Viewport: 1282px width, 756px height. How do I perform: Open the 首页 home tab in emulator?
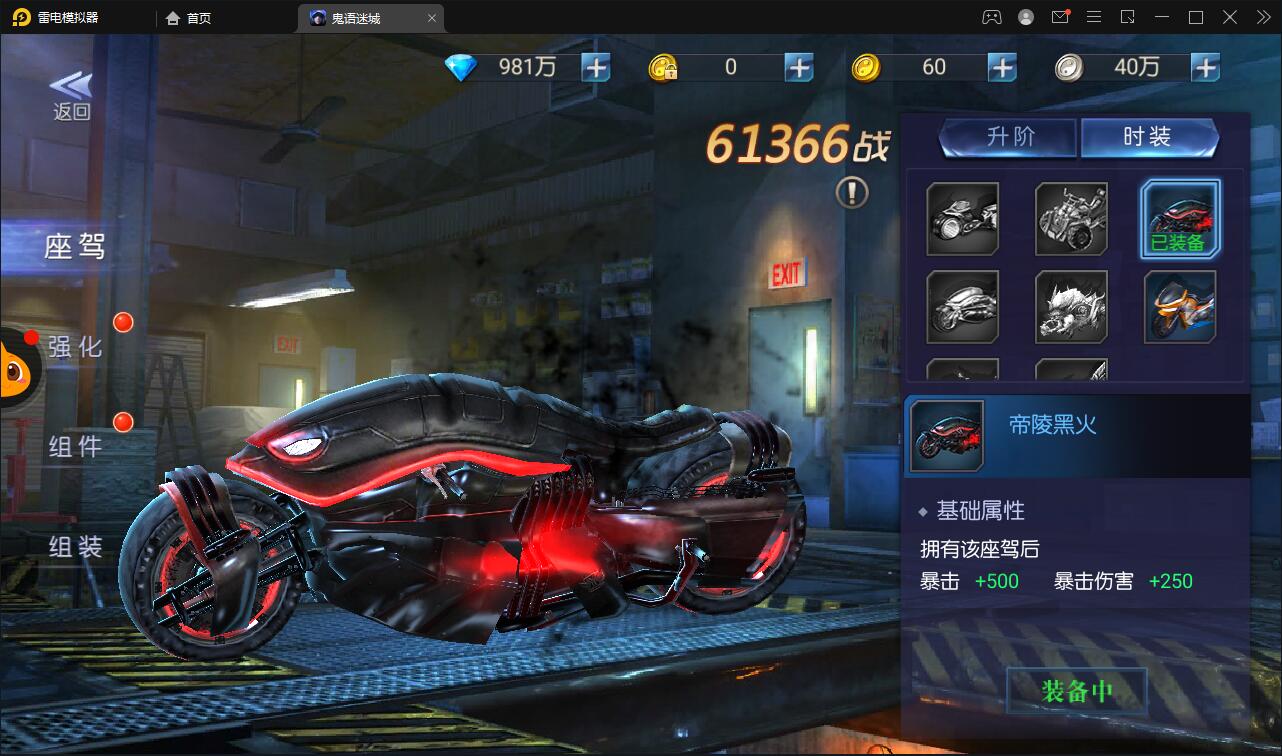(188, 18)
